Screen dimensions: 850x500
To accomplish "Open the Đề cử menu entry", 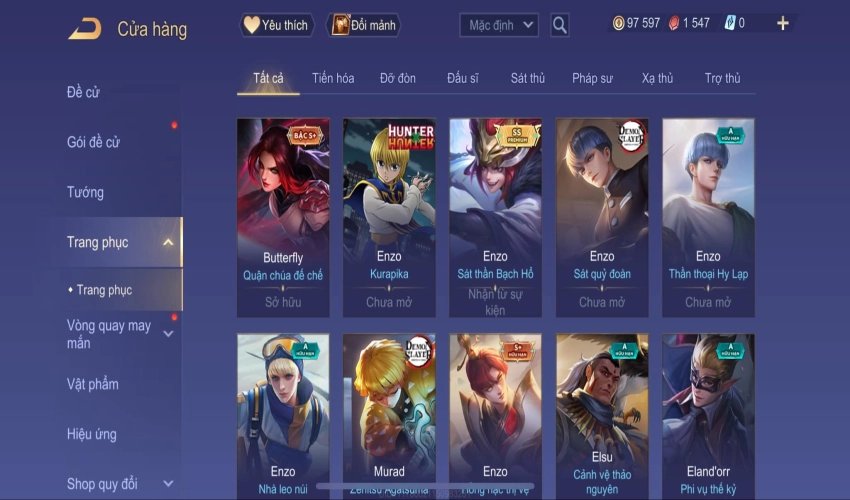I will pyautogui.click(x=84, y=93).
